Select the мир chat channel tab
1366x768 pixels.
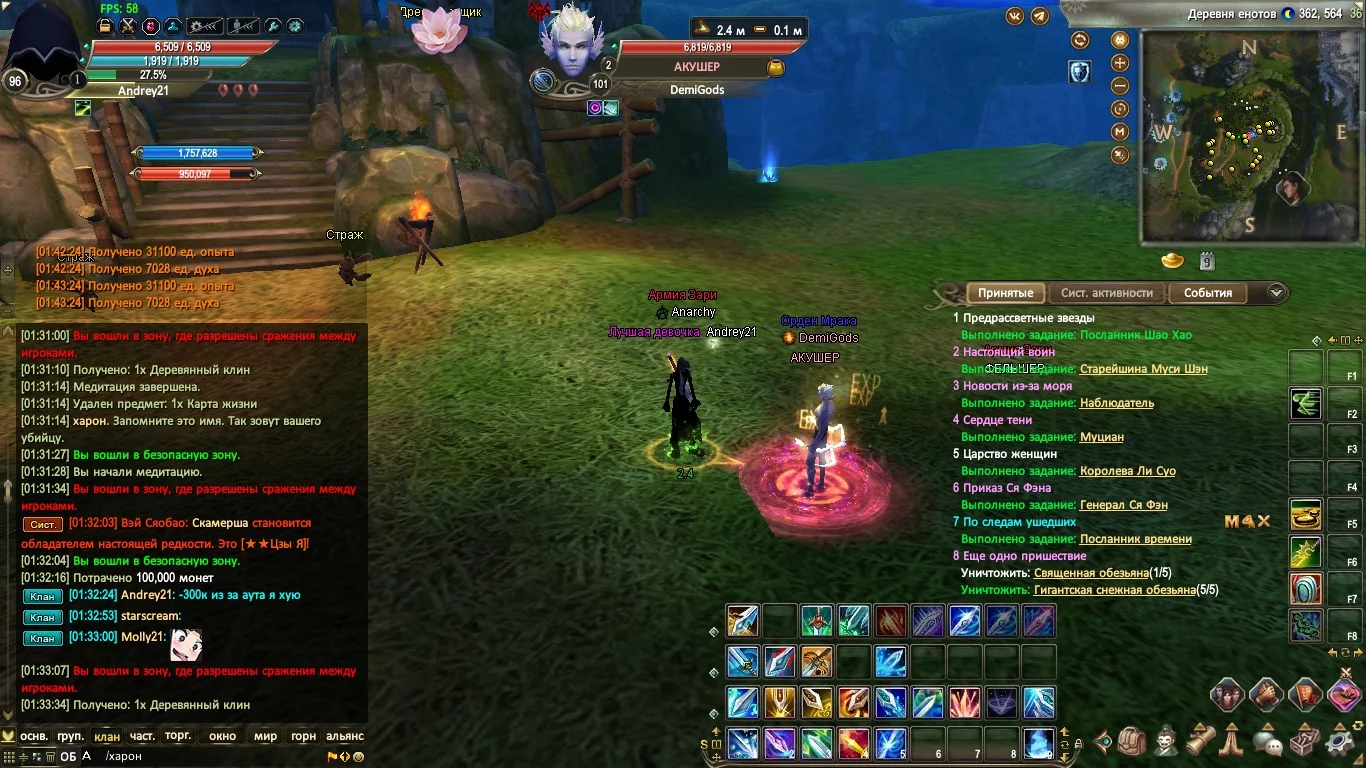coord(265,736)
